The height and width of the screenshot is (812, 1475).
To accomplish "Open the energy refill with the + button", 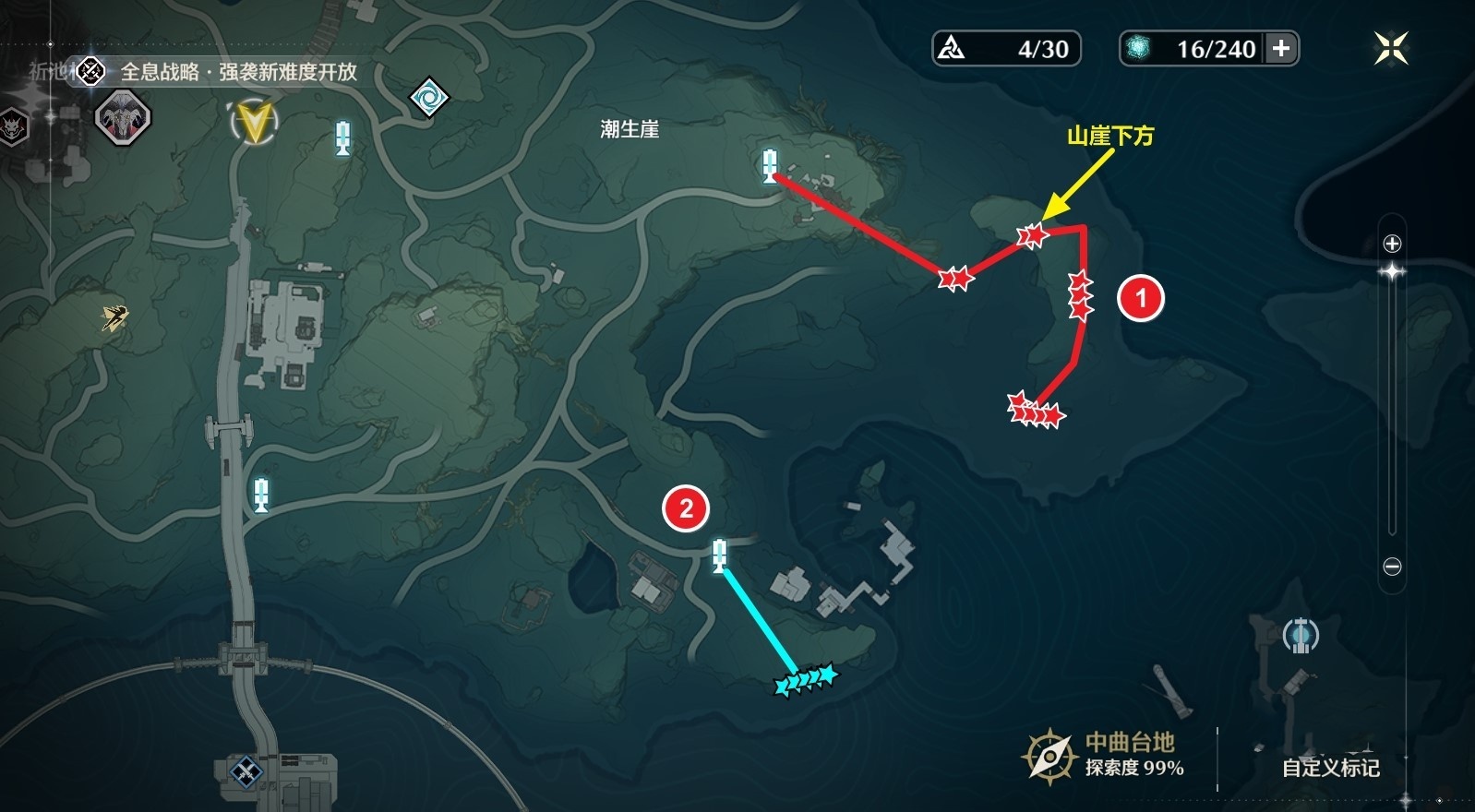I will [x=1281, y=50].
